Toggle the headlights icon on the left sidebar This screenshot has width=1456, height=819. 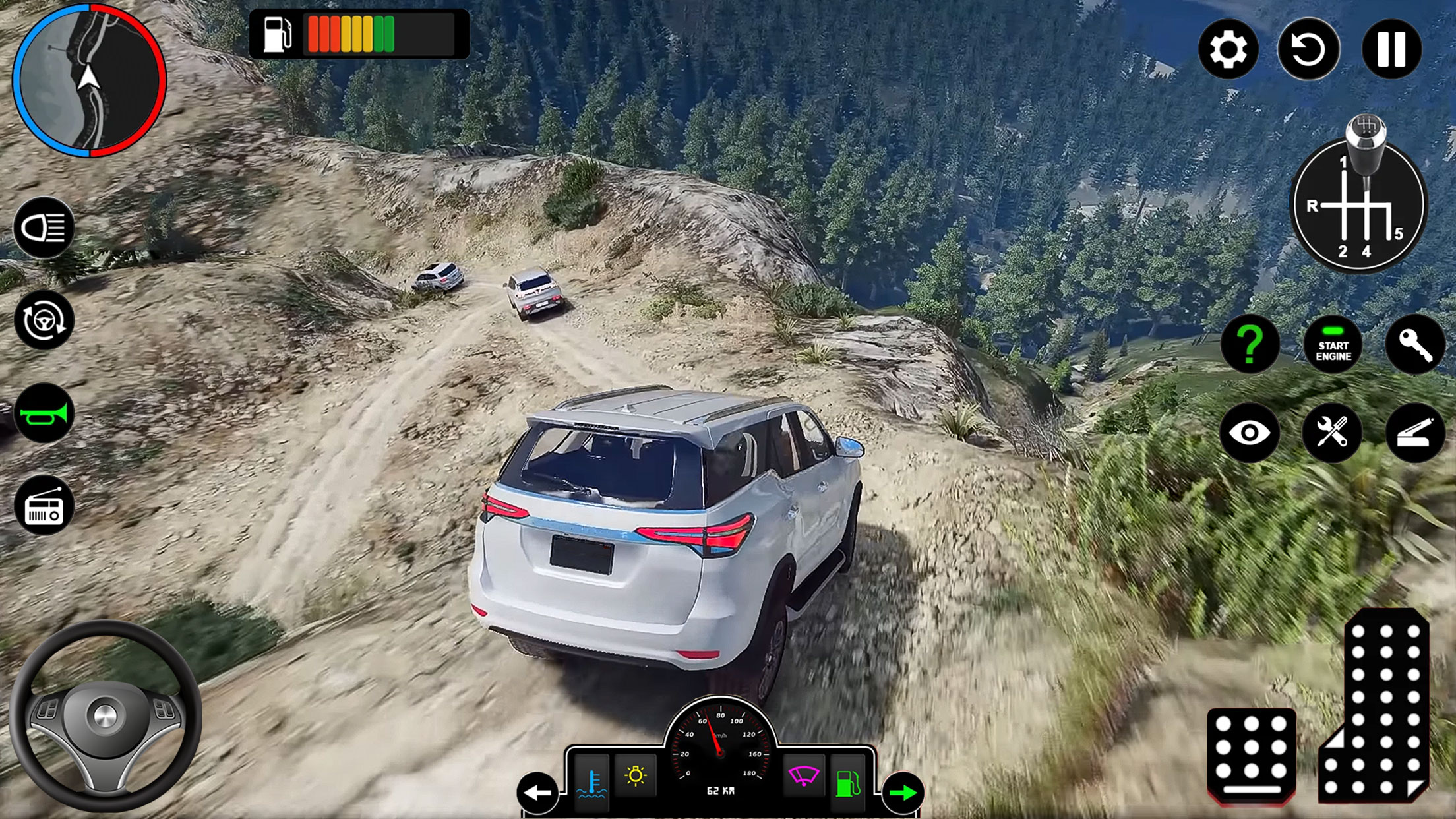(x=44, y=227)
